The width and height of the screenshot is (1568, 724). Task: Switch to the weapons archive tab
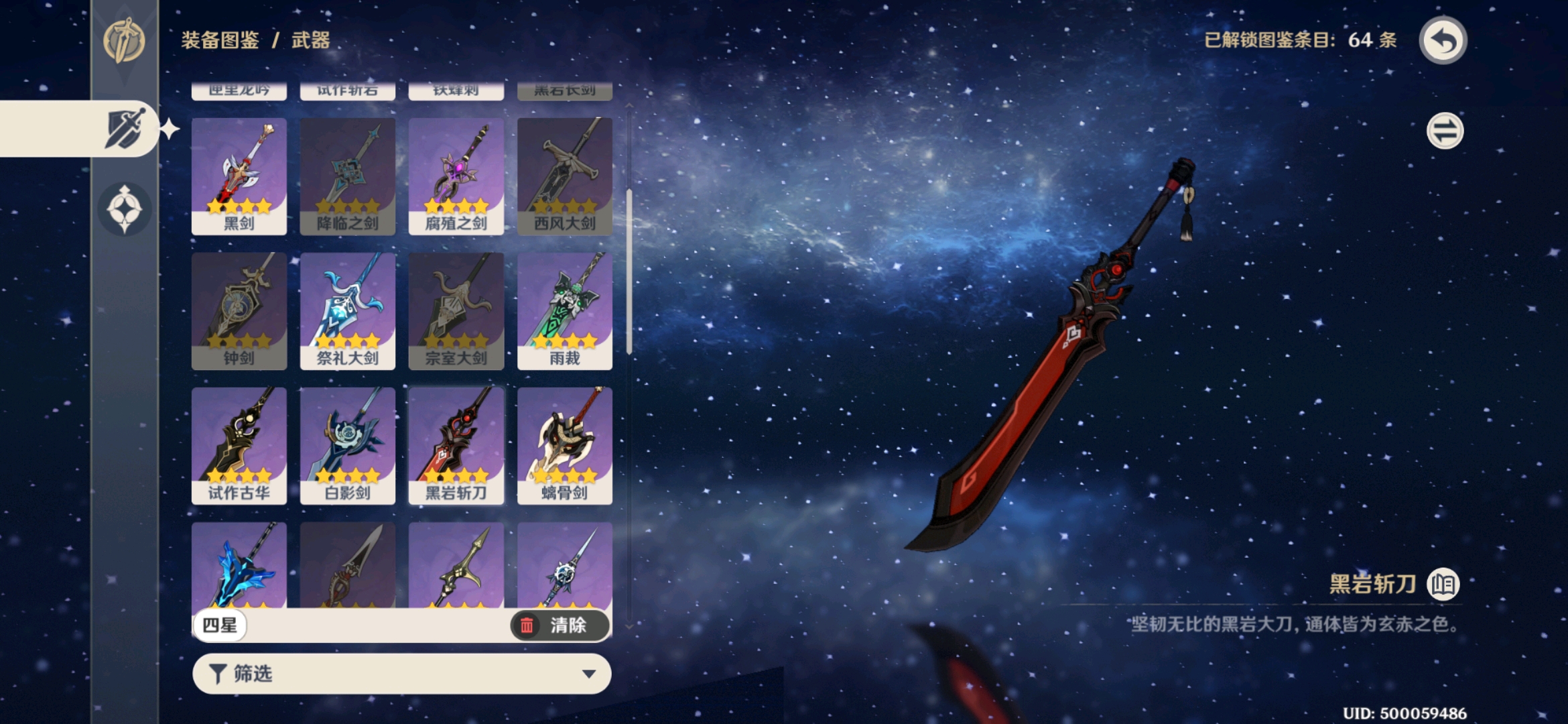tap(125, 129)
